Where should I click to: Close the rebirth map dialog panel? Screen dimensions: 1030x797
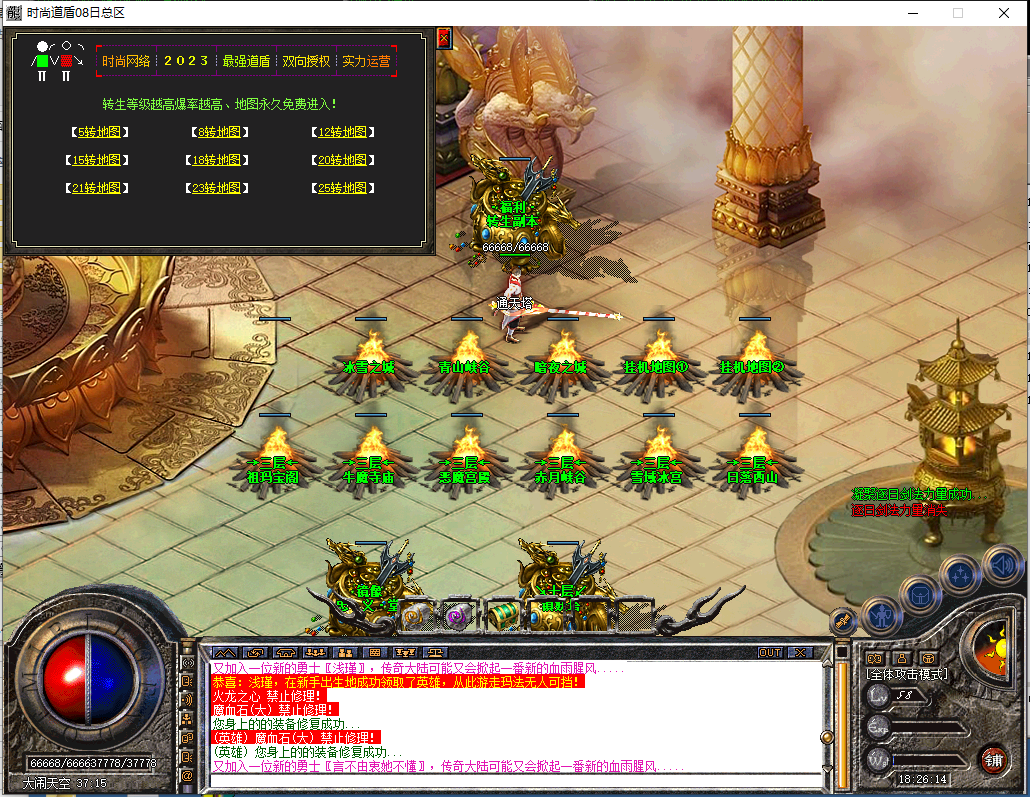tap(444, 38)
